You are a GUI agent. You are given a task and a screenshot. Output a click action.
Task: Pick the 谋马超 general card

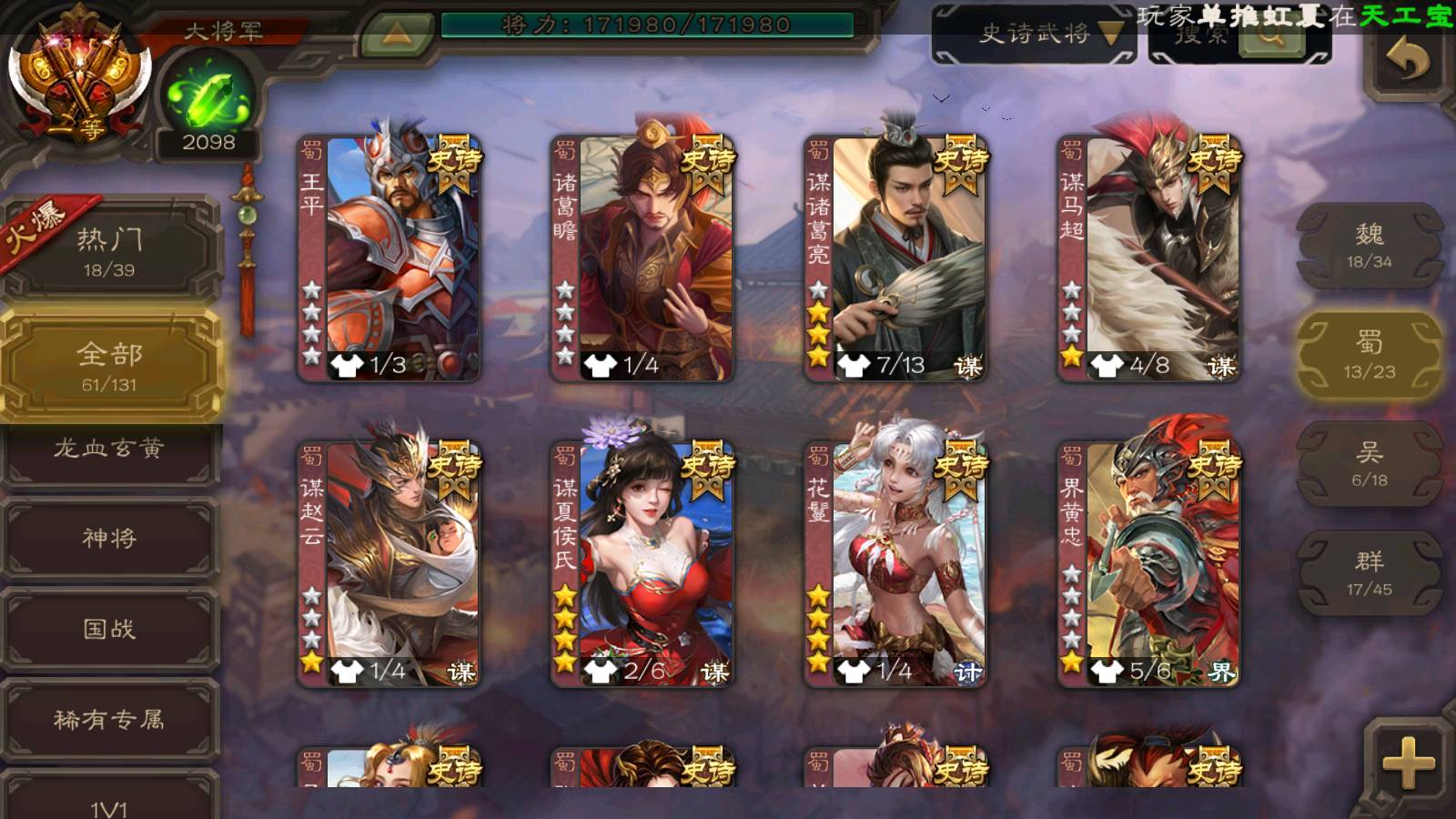[x=1148, y=258]
